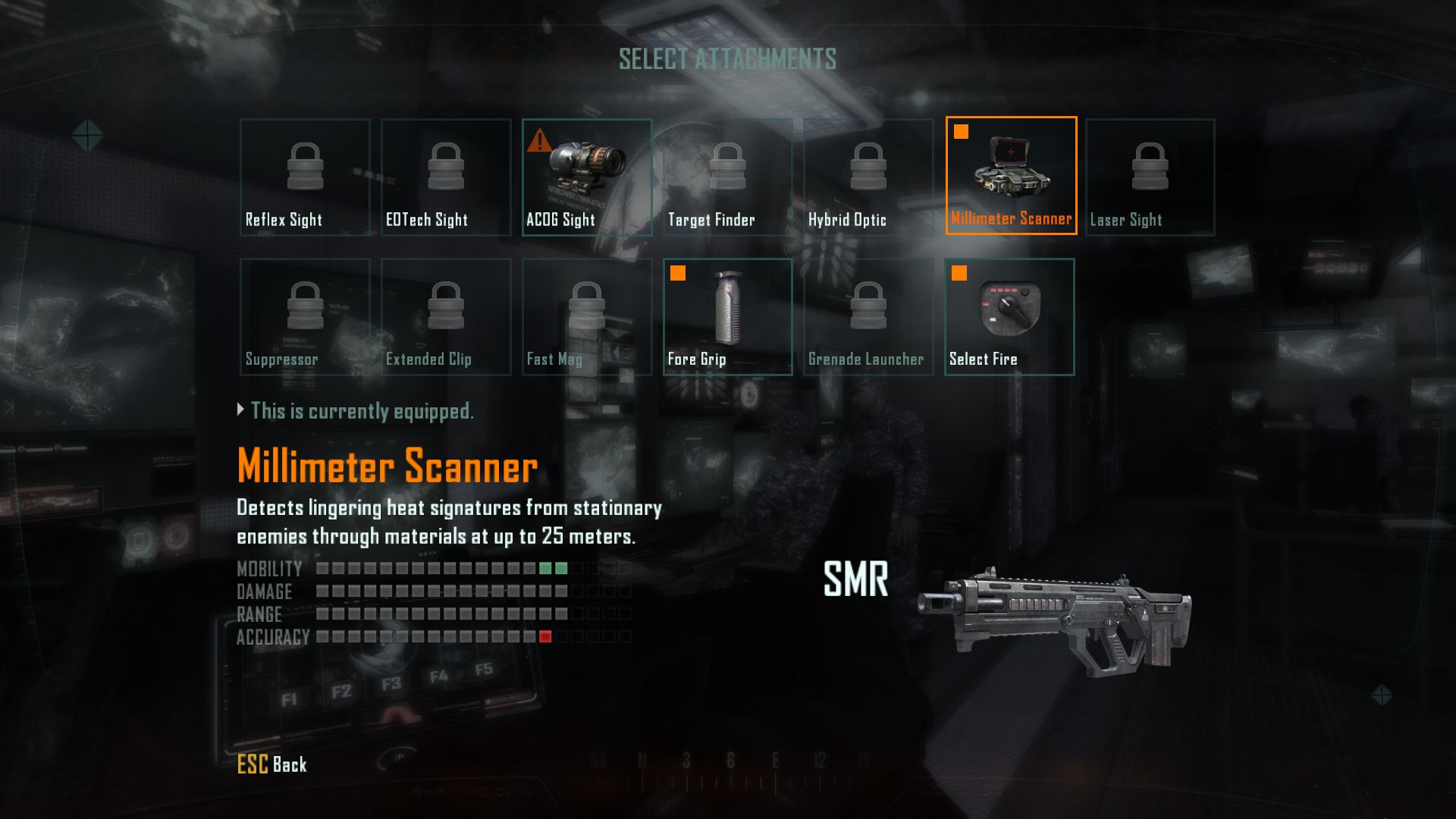Image resolution: width=1456 pixels, height=819 pixels.
Task: Select the locked Hybrid Optic attachment
Action: [x=868, y=177]
